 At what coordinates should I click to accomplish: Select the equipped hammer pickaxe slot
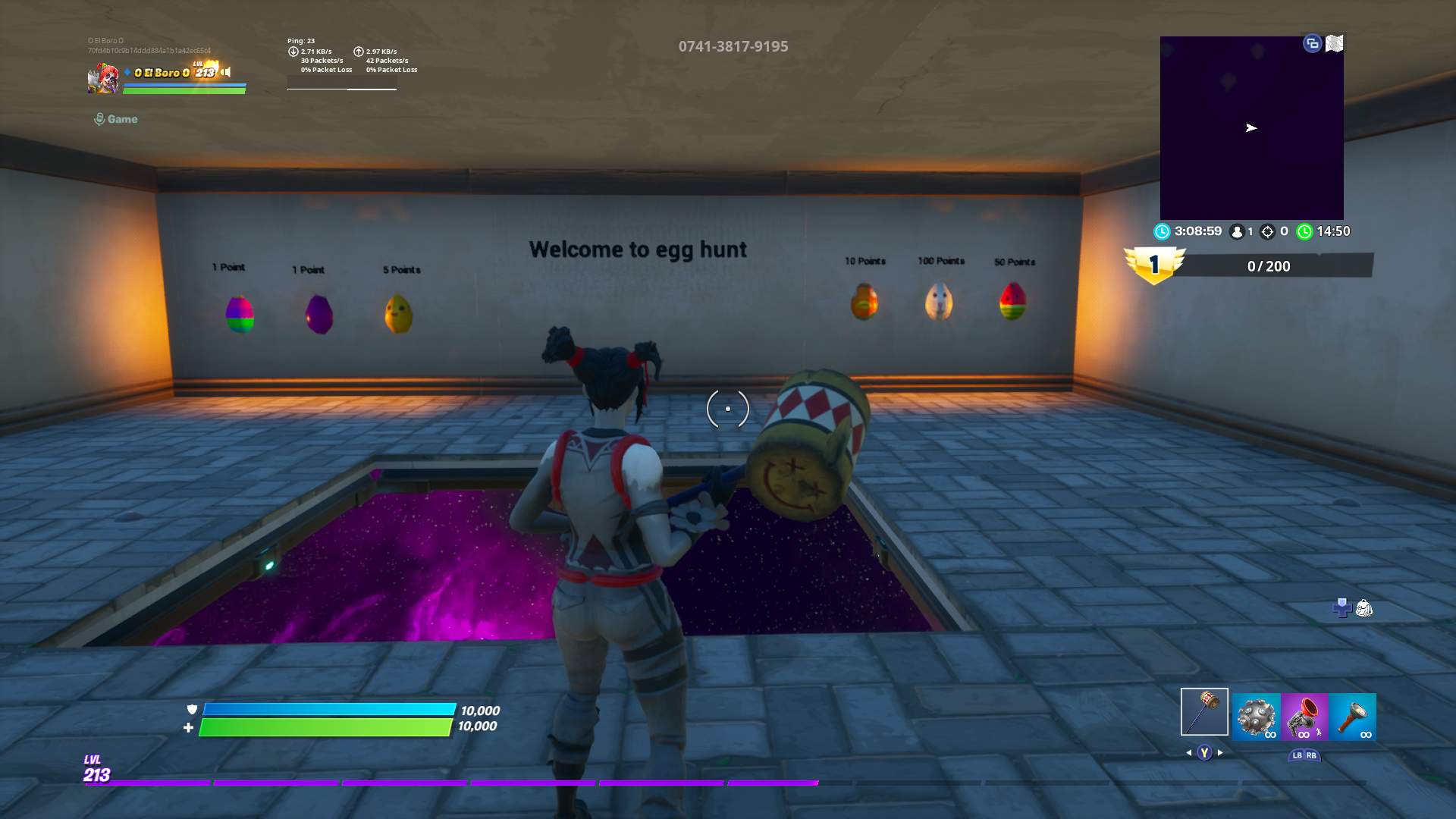[1205, 711]
